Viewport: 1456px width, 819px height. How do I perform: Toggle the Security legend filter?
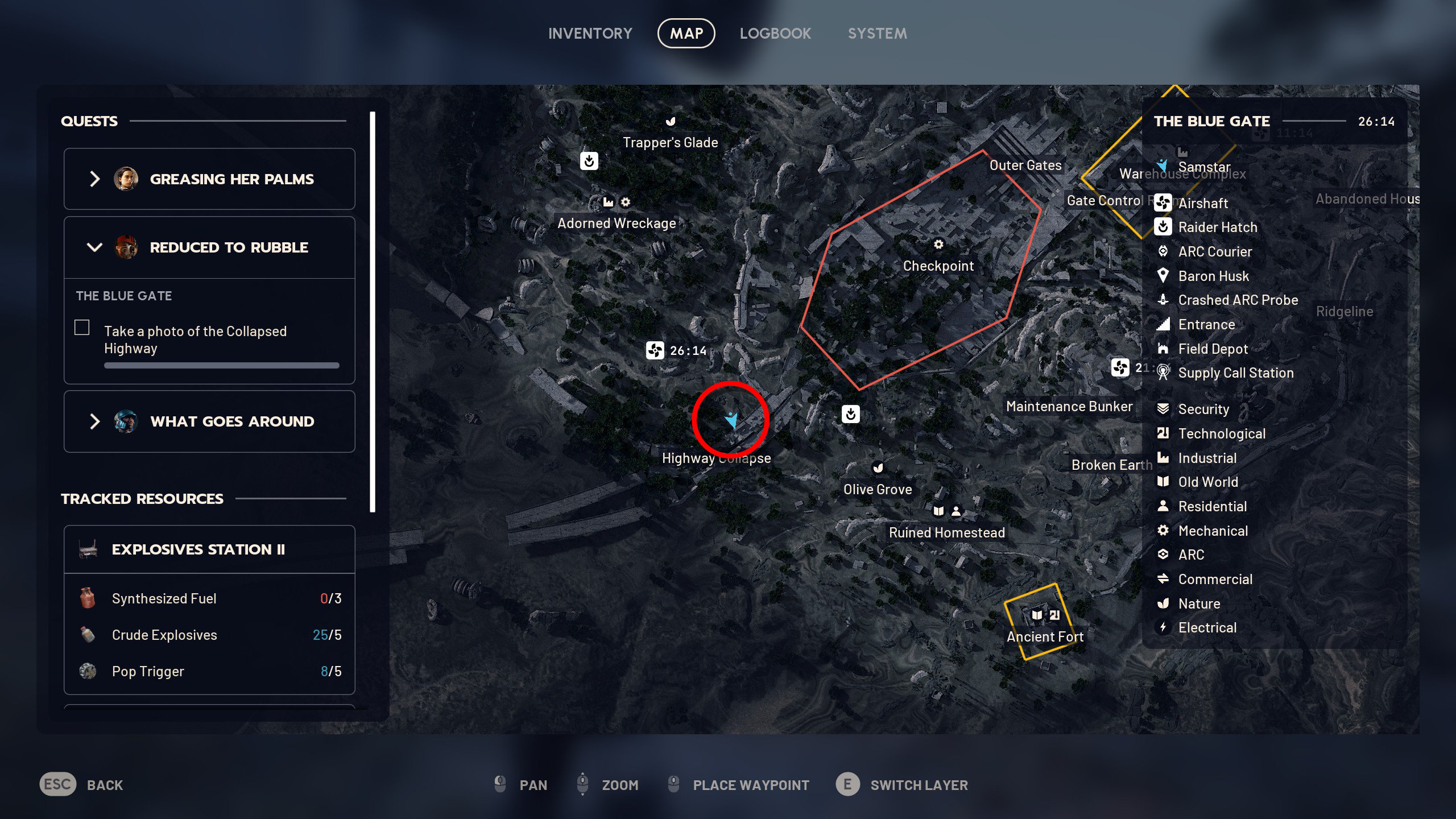tap(1203, 409)
